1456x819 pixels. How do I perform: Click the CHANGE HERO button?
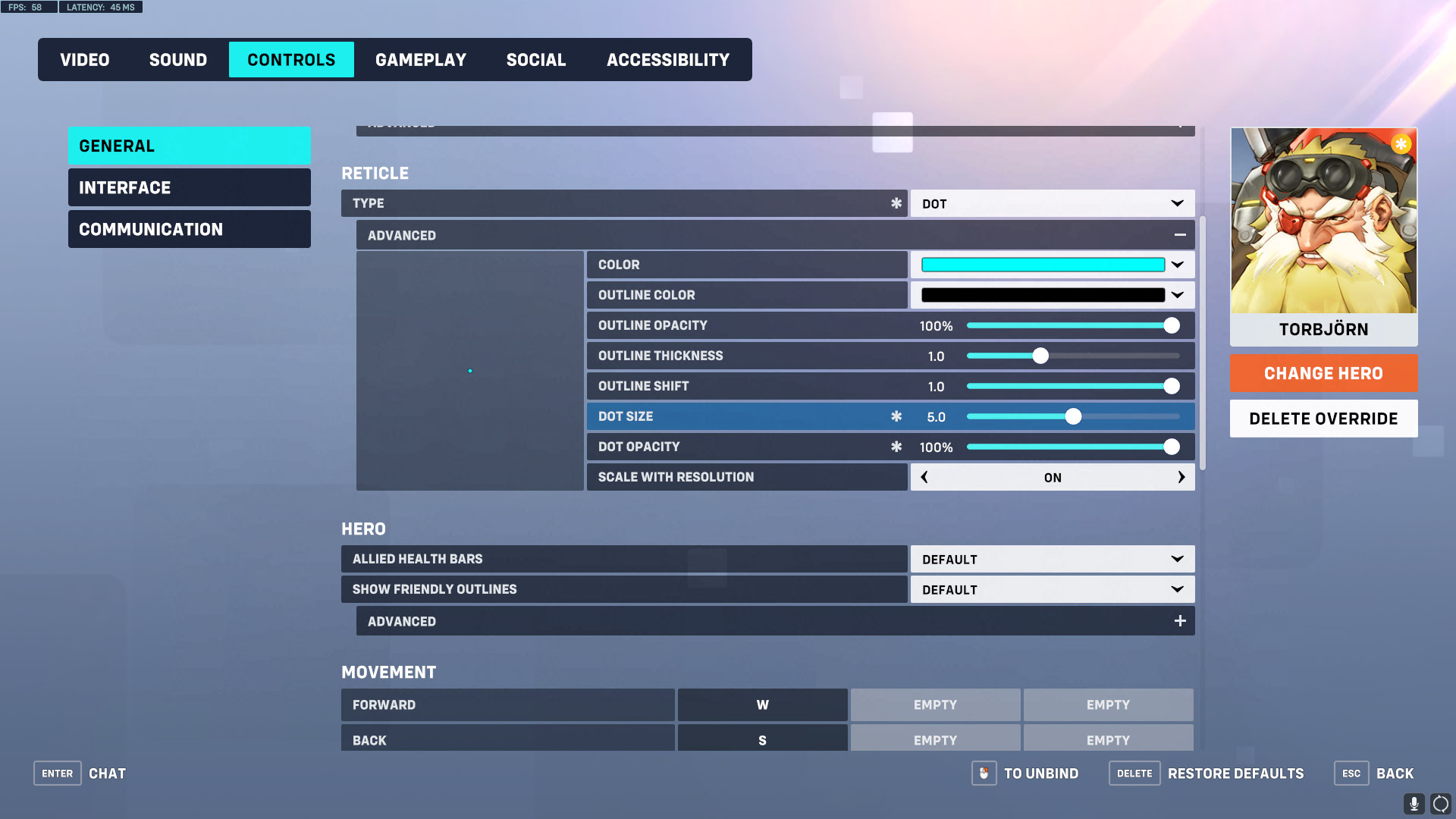1323,373
